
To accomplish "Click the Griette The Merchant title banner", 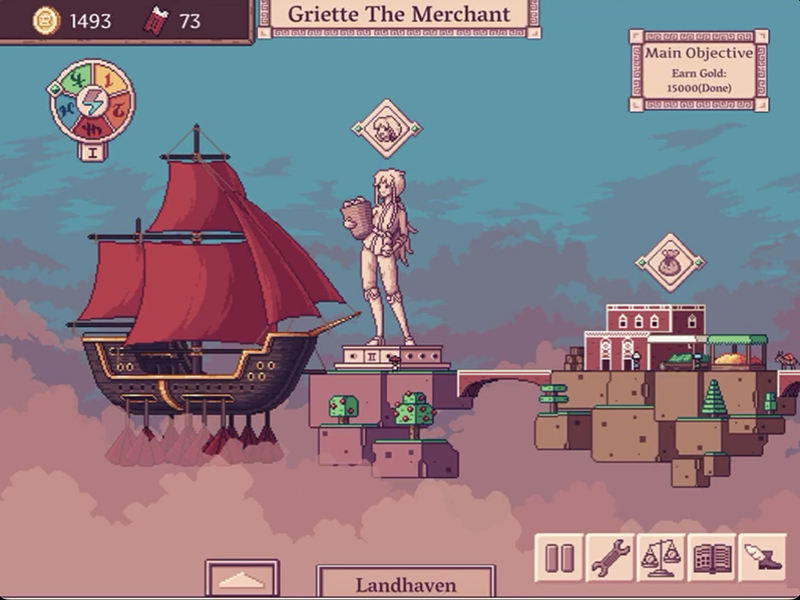I will [399, 15].
